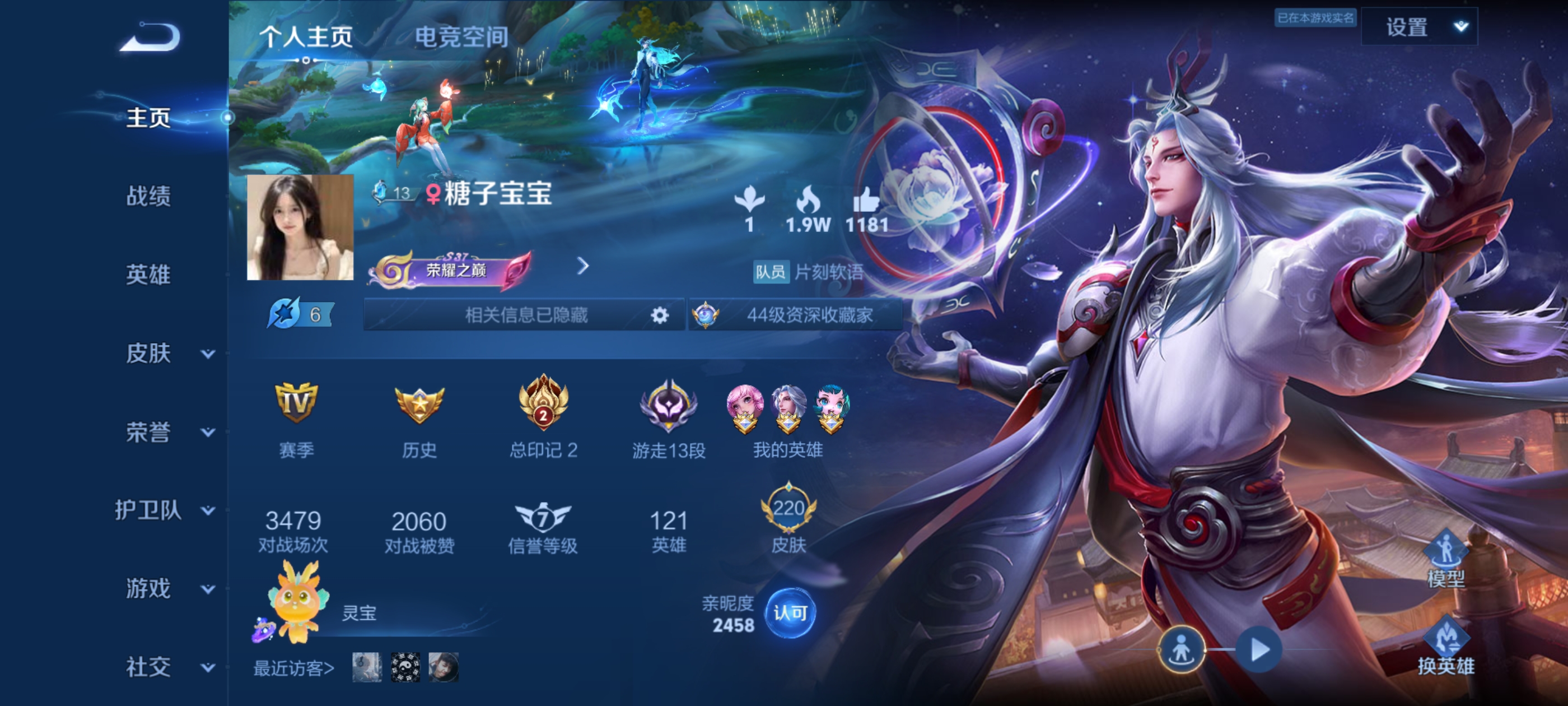The height and width of the screenshot is (706, 1568).
Task: Play the hero showcase animation
Action: (1259, 649)
